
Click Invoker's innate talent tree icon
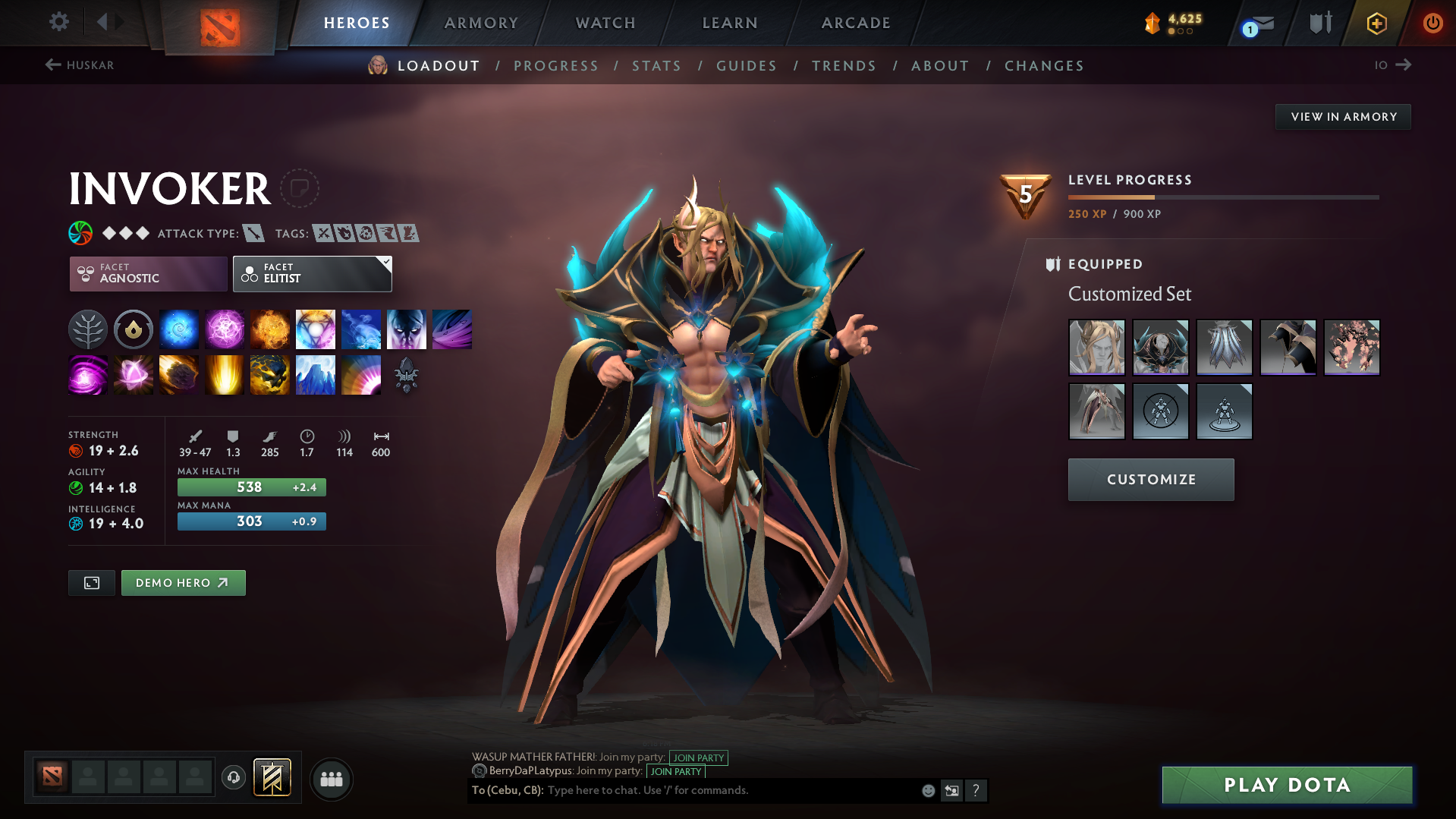pyautogui.click(x=87, y=329)
